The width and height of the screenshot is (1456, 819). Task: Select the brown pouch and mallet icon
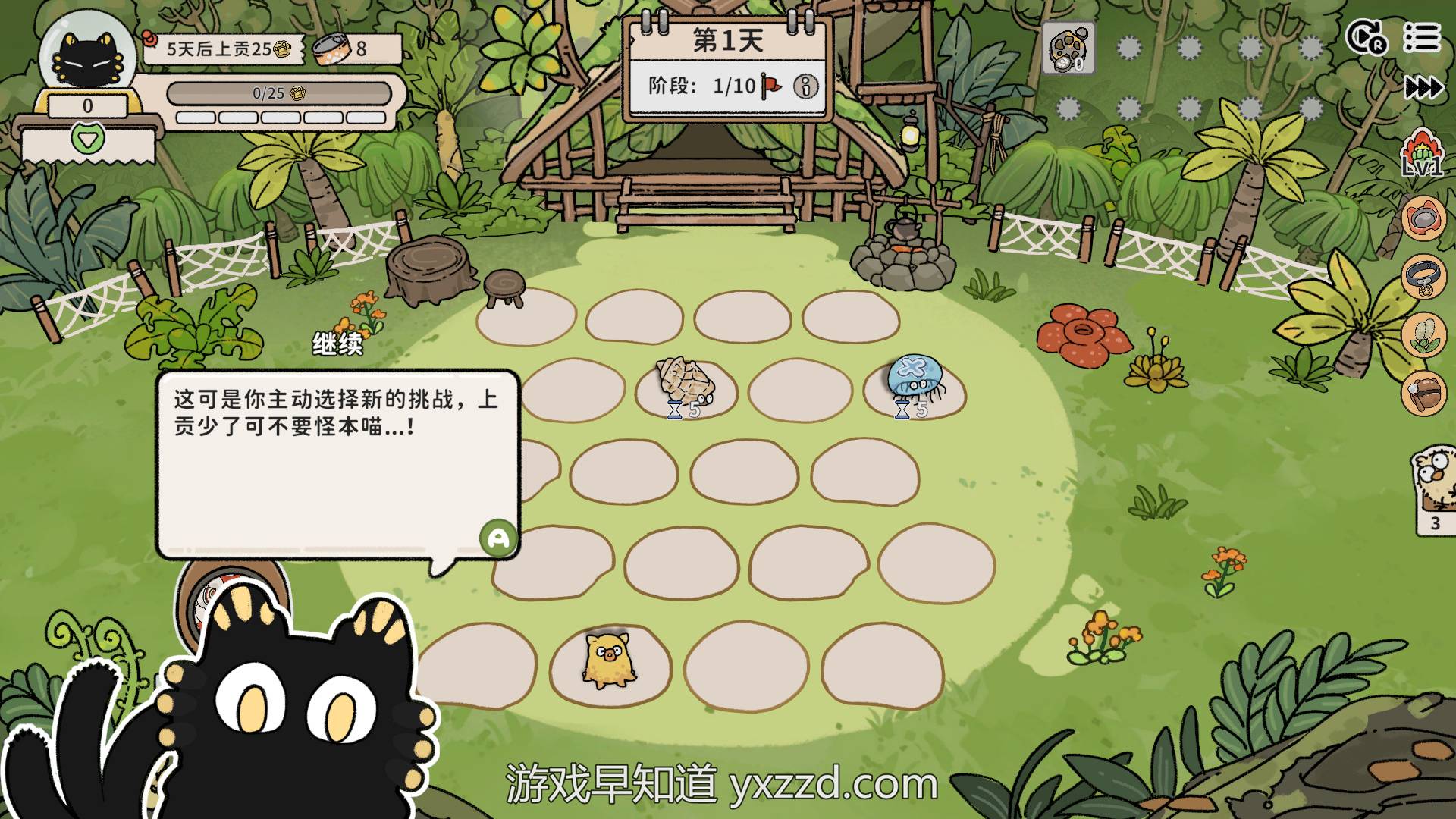tap(1423, 393)
